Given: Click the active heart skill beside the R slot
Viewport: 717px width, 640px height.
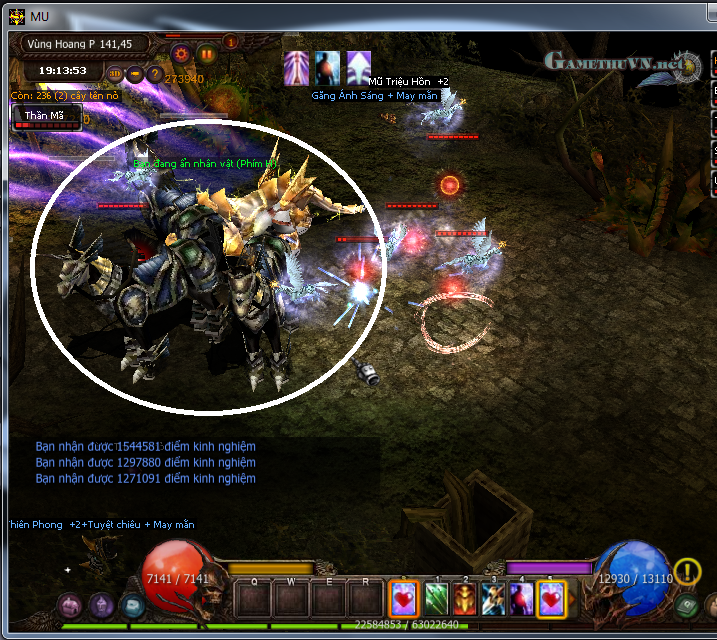Looking at the screenshot, I should click(404, 599).
